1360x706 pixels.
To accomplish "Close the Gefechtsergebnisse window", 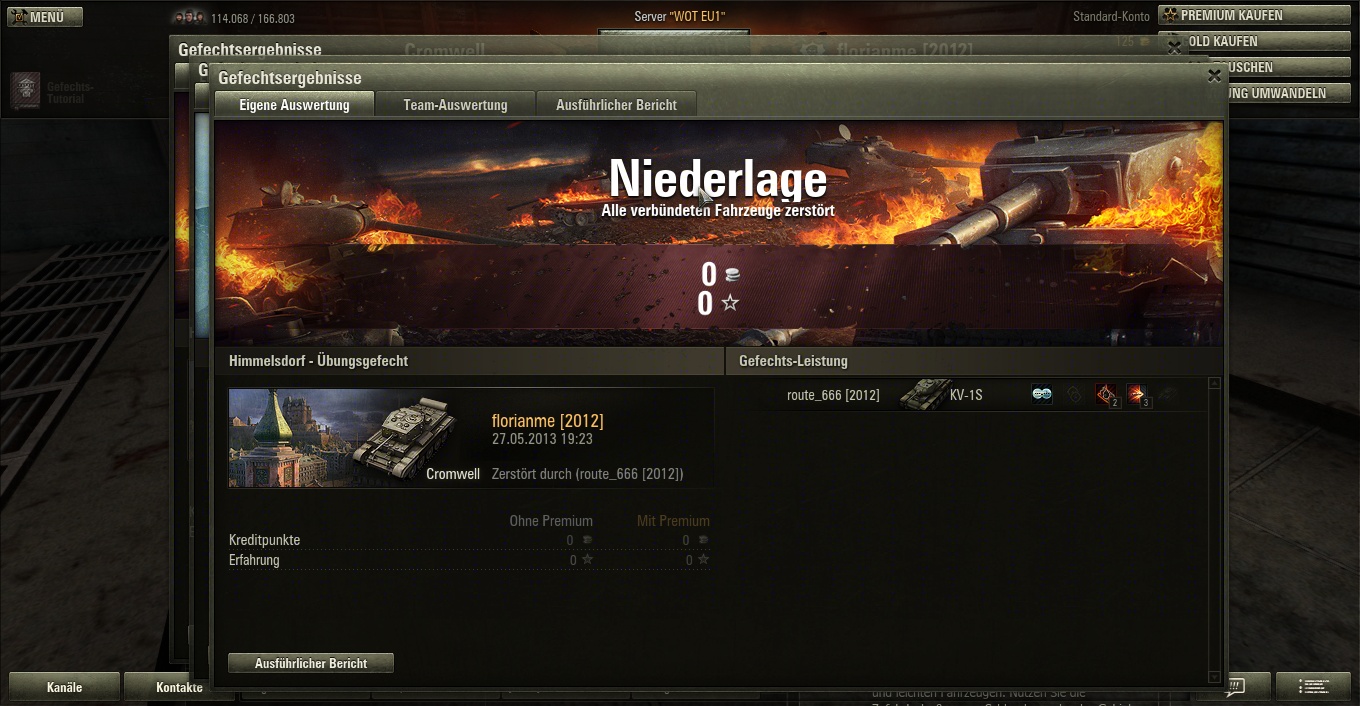I will [1214, 75].
